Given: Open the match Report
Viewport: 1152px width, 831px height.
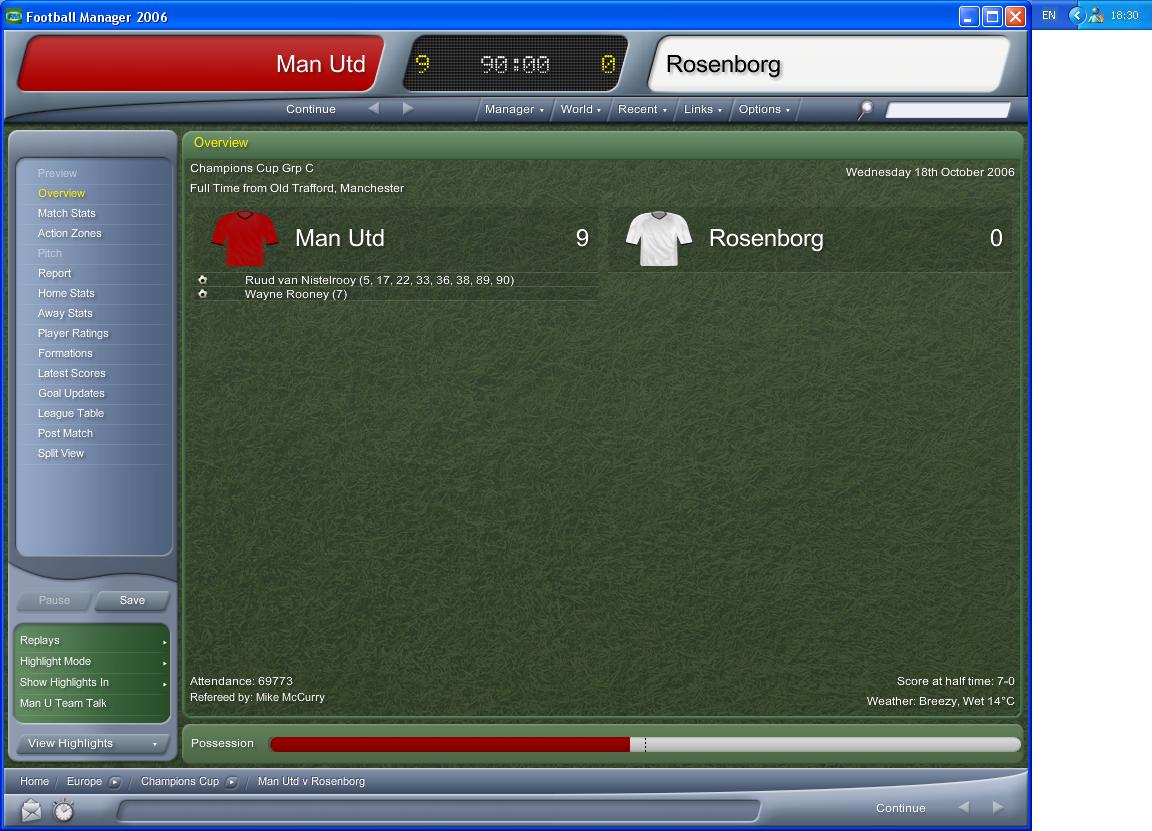Looking at the screenshot, I should point(55,273).
